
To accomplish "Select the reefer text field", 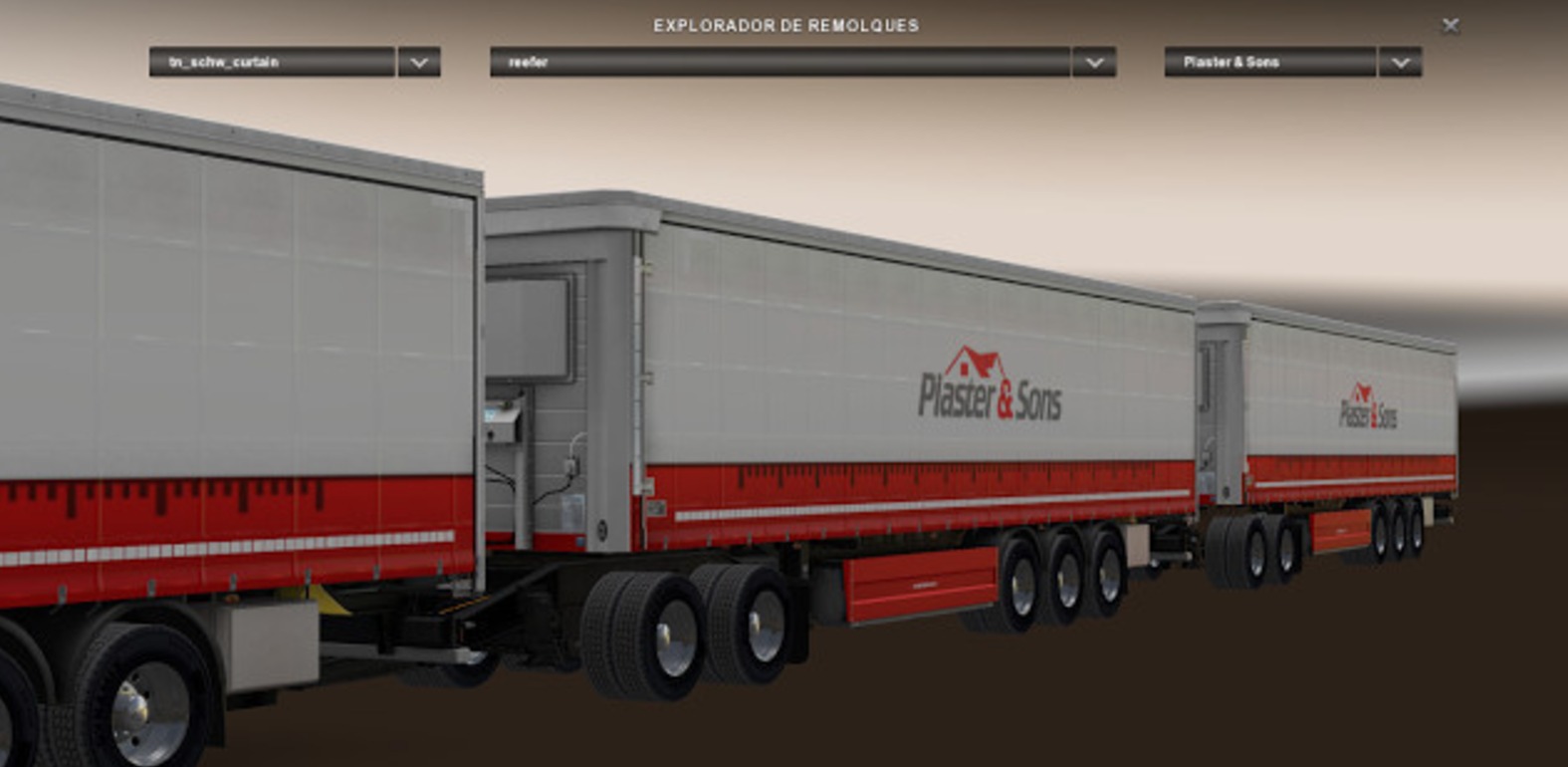I will (x=777, y=63).
